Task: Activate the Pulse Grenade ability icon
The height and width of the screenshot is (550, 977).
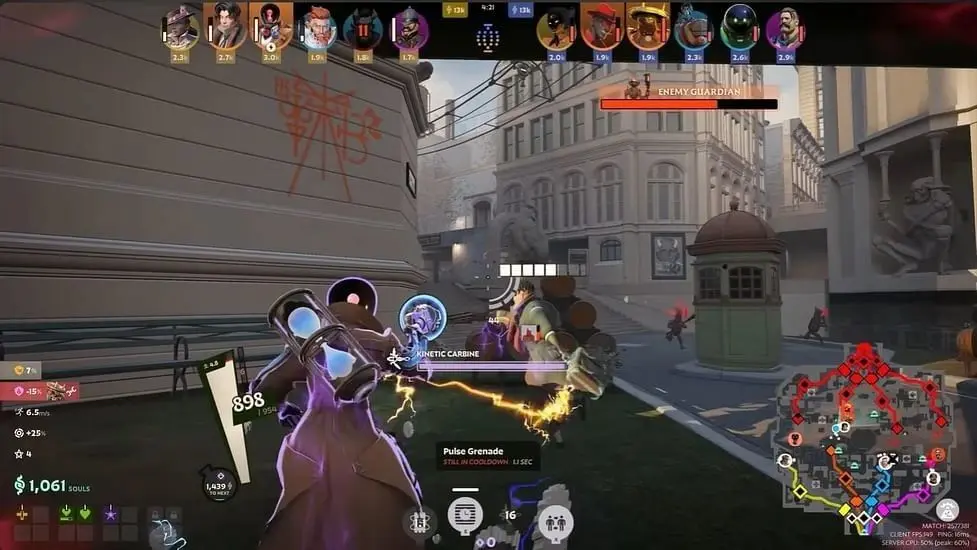Action: tap(464, 516)
